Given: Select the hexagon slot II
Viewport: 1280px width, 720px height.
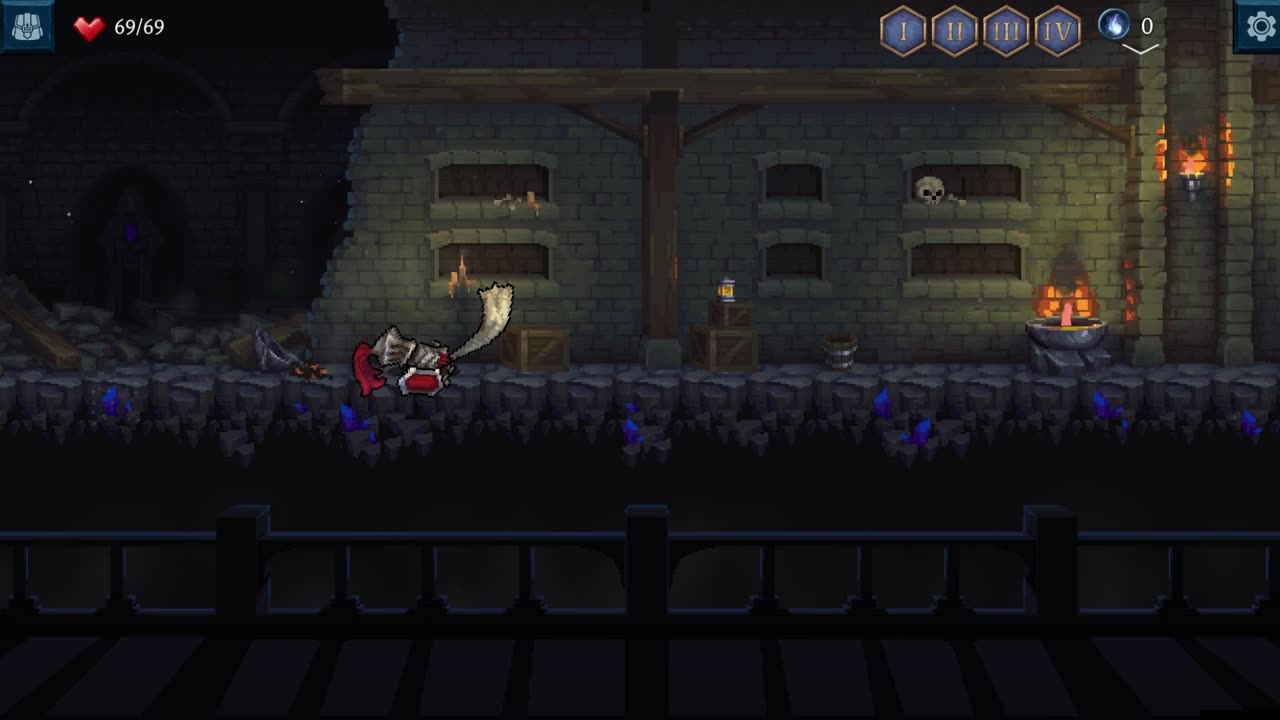Looking at the screenshot, I should pos(954,32).
